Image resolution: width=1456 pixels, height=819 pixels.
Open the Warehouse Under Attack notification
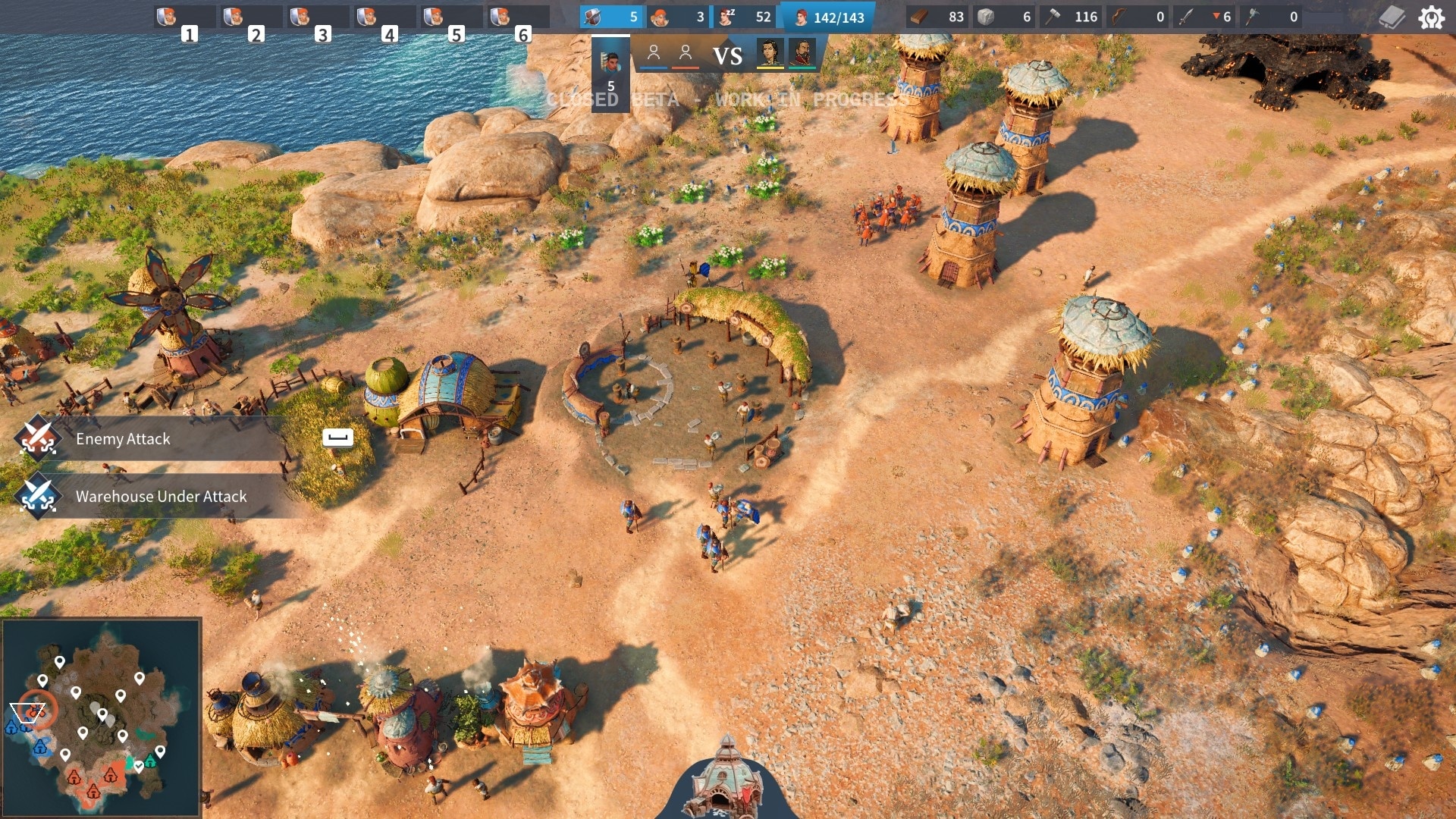(161, 497)
